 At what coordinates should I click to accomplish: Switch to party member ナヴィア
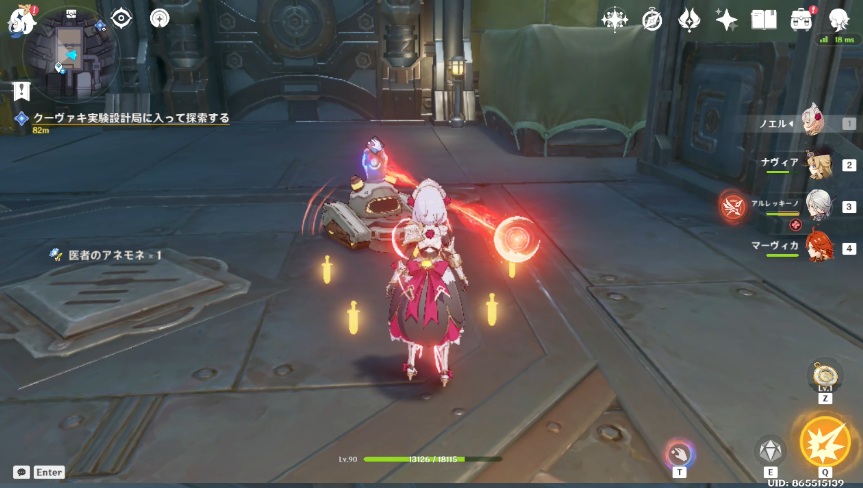[819, 164]
